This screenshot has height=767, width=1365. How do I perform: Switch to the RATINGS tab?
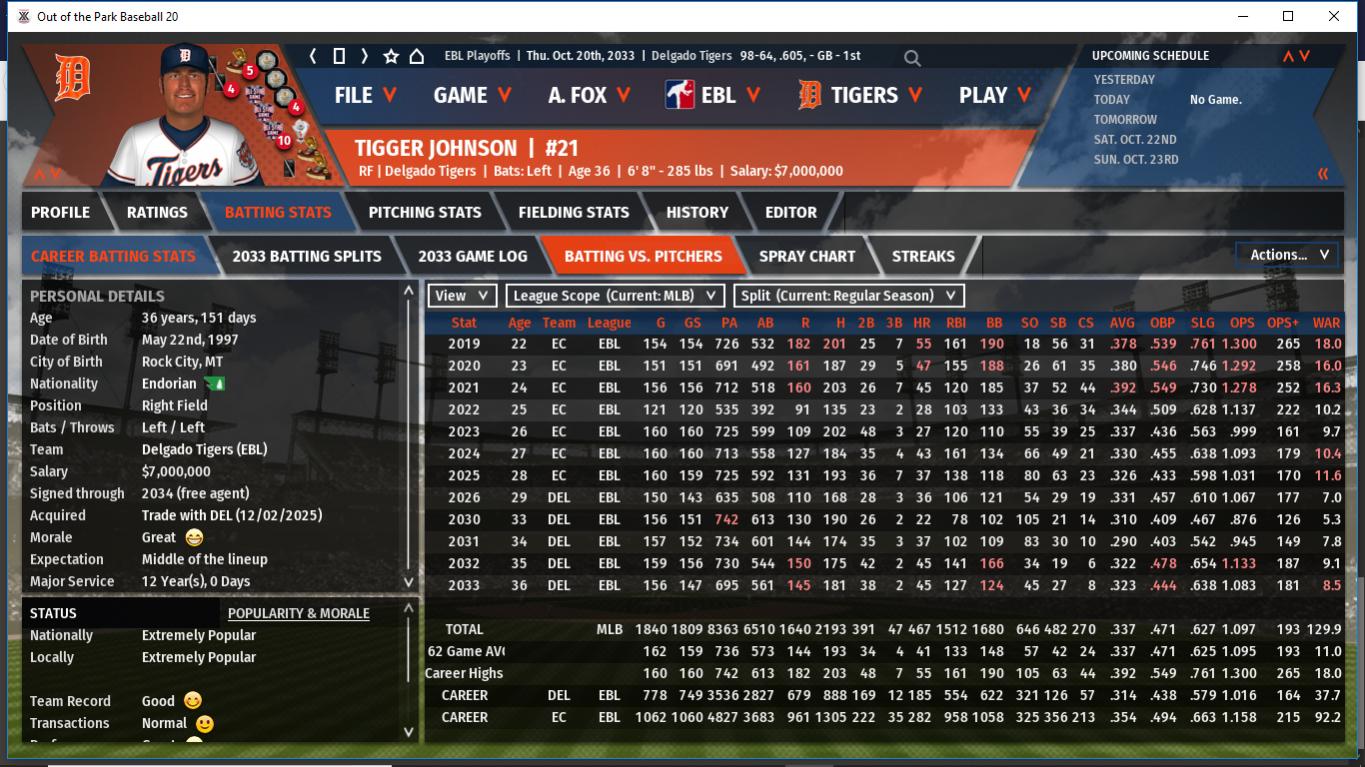point(157,212)
